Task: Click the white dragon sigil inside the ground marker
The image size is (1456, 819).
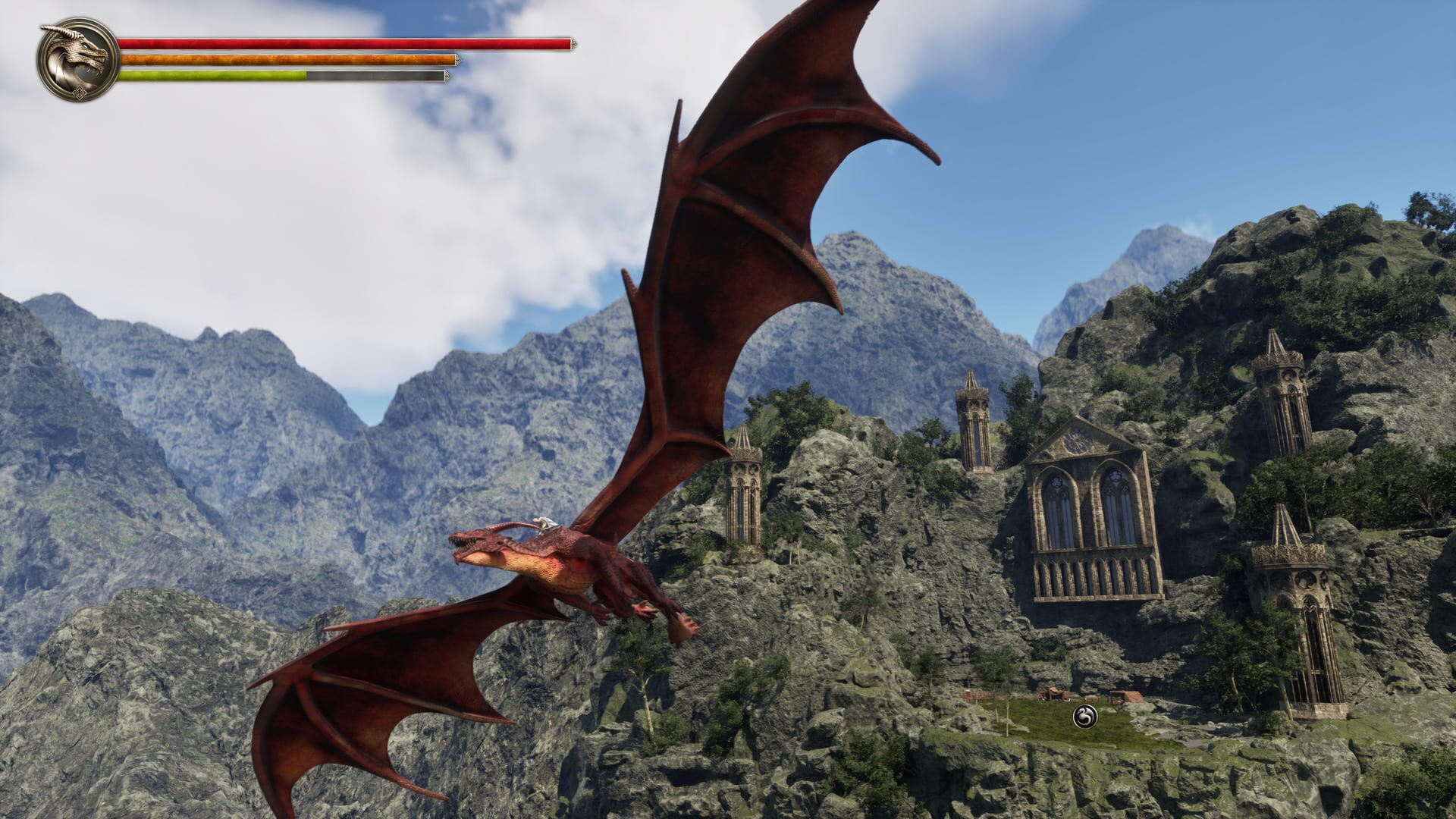Action: coord(1084,715)
